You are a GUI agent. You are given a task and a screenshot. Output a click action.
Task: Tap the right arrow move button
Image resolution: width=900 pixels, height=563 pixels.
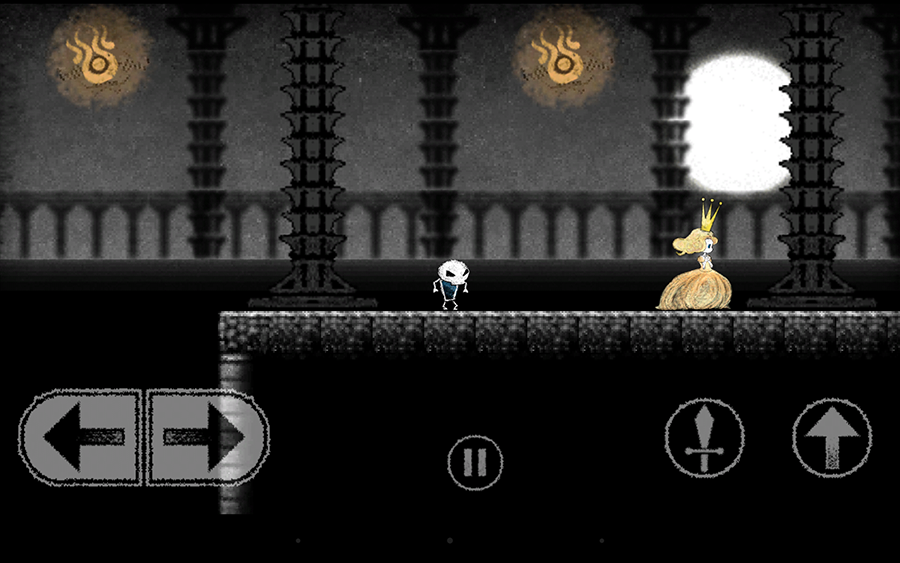coord(207,437)
